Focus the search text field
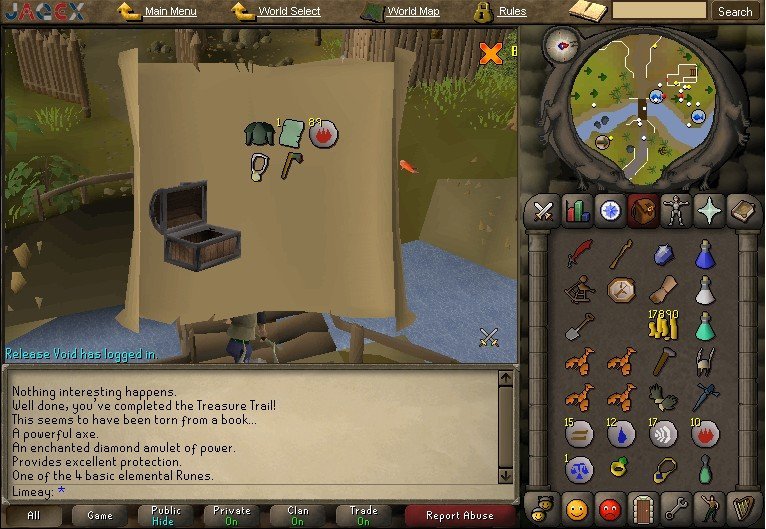 (x=659, y=11)
